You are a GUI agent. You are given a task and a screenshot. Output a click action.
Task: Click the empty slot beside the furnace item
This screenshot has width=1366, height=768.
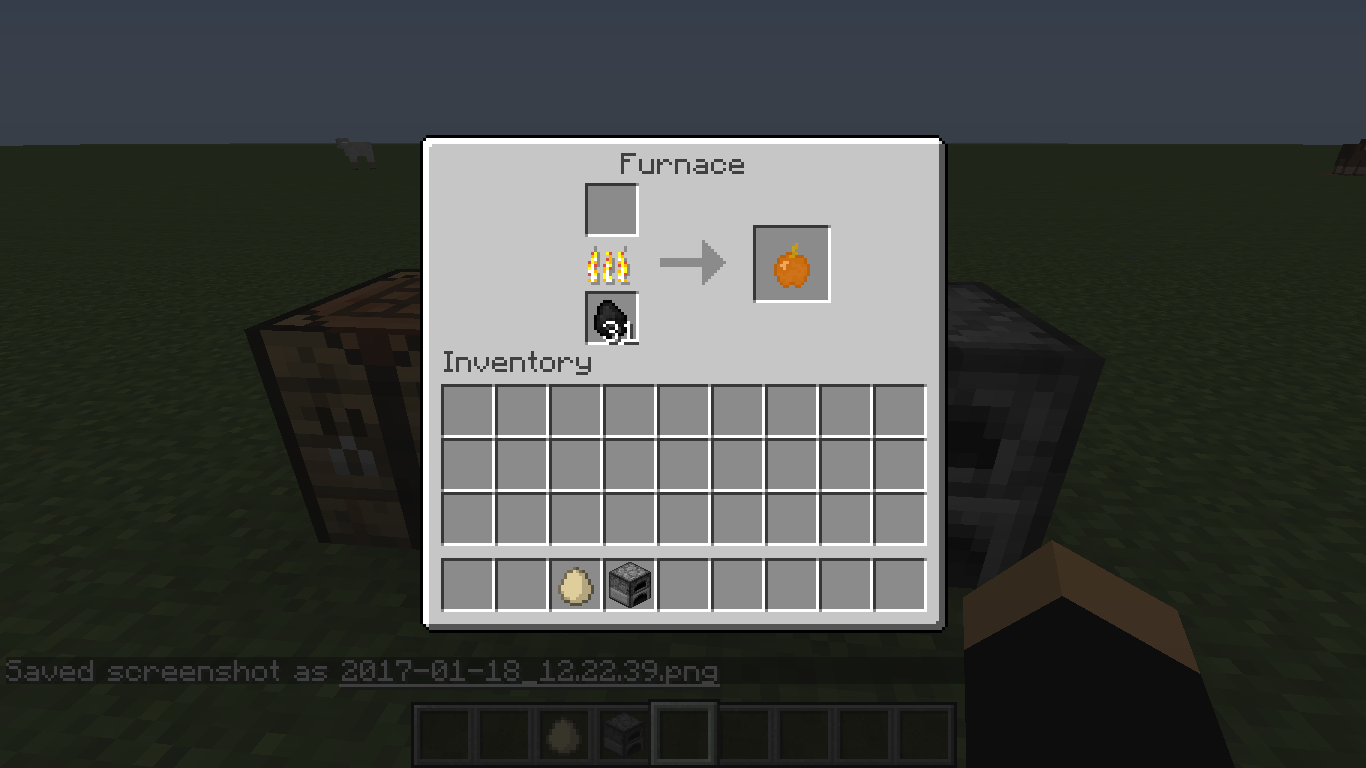[x=683, y=585]
